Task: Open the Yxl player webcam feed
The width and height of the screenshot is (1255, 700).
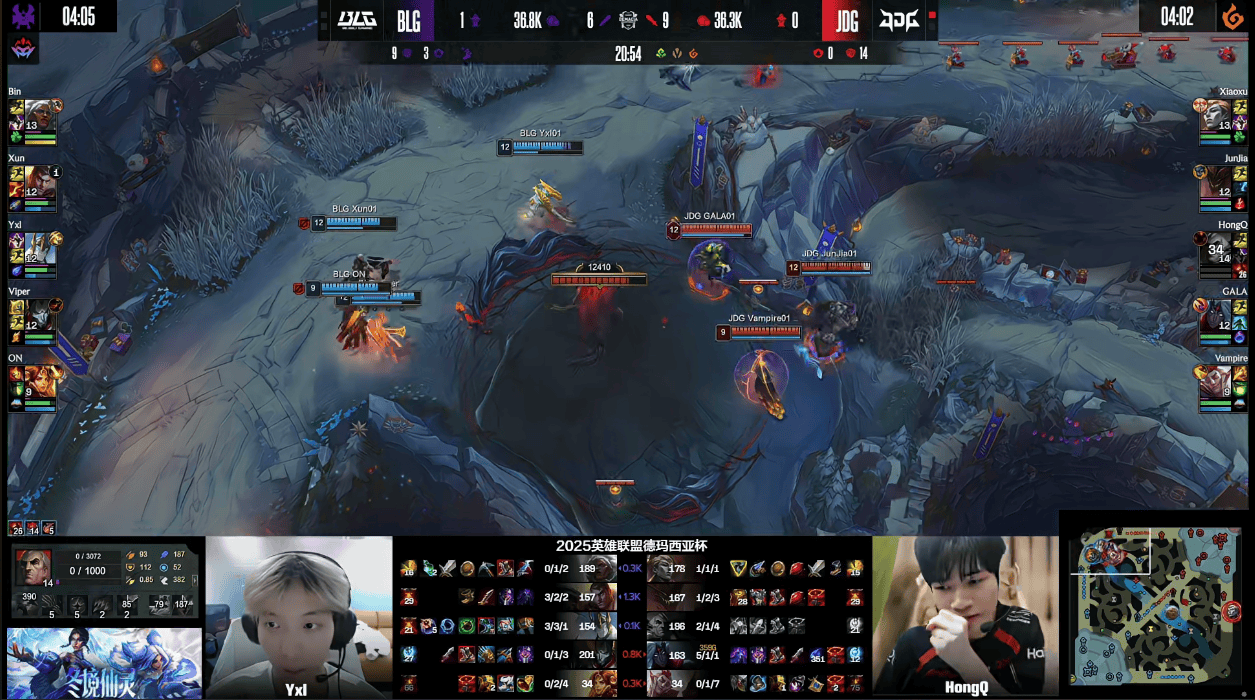Action: 298,616
